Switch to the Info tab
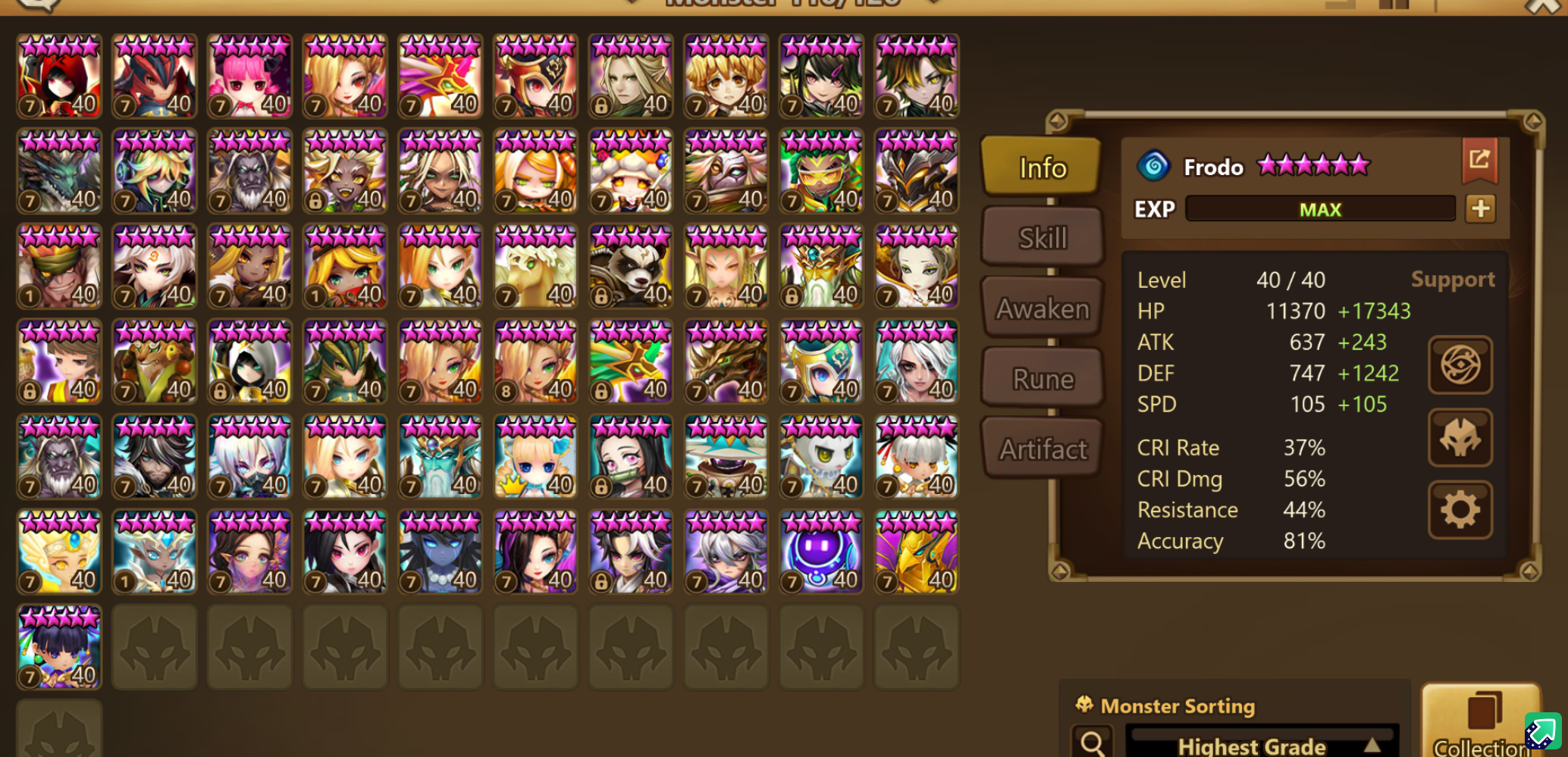This screenshot has height=757, width=1568. (x=1041, y=167)
